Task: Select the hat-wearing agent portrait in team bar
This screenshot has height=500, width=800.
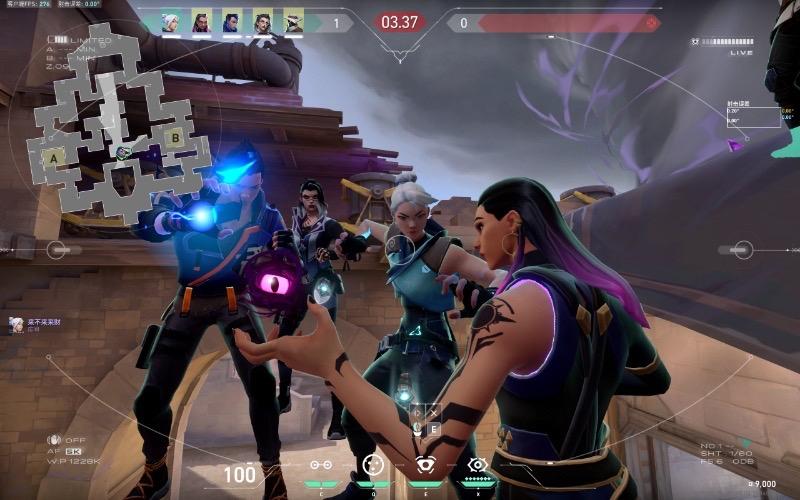Action: pos(293,22)
